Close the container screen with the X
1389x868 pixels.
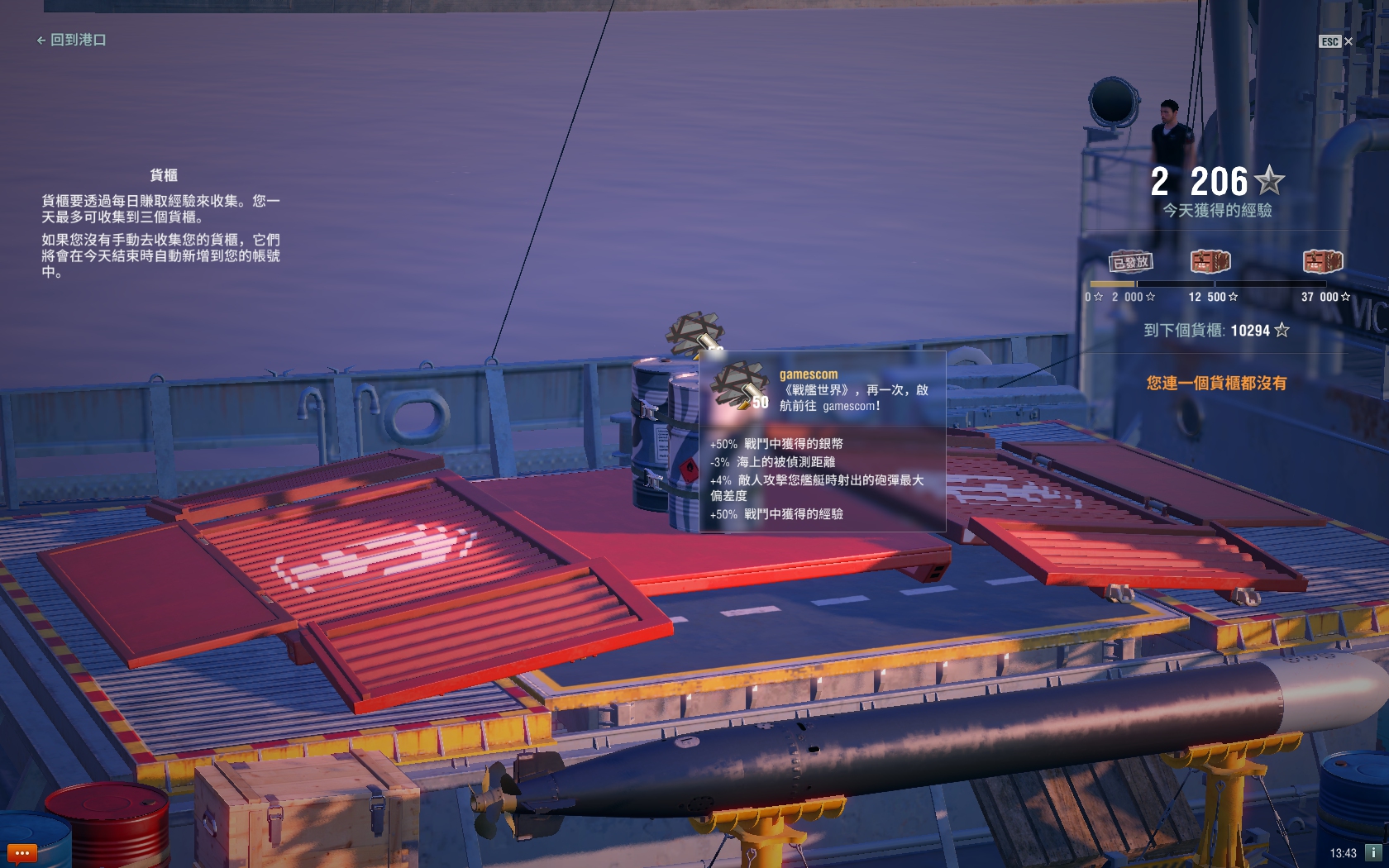1348,41
